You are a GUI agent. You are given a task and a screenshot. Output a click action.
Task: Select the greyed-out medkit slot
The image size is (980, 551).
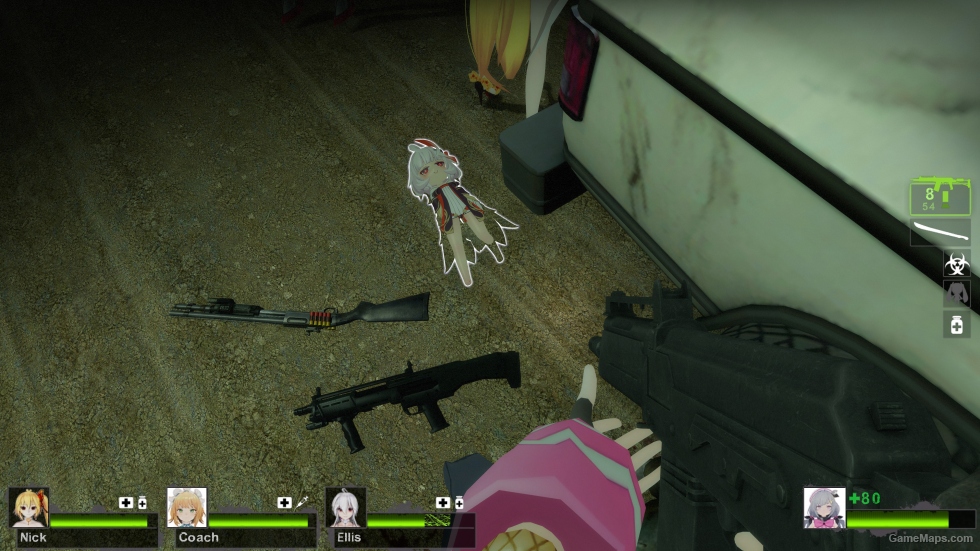pos(956,294)
